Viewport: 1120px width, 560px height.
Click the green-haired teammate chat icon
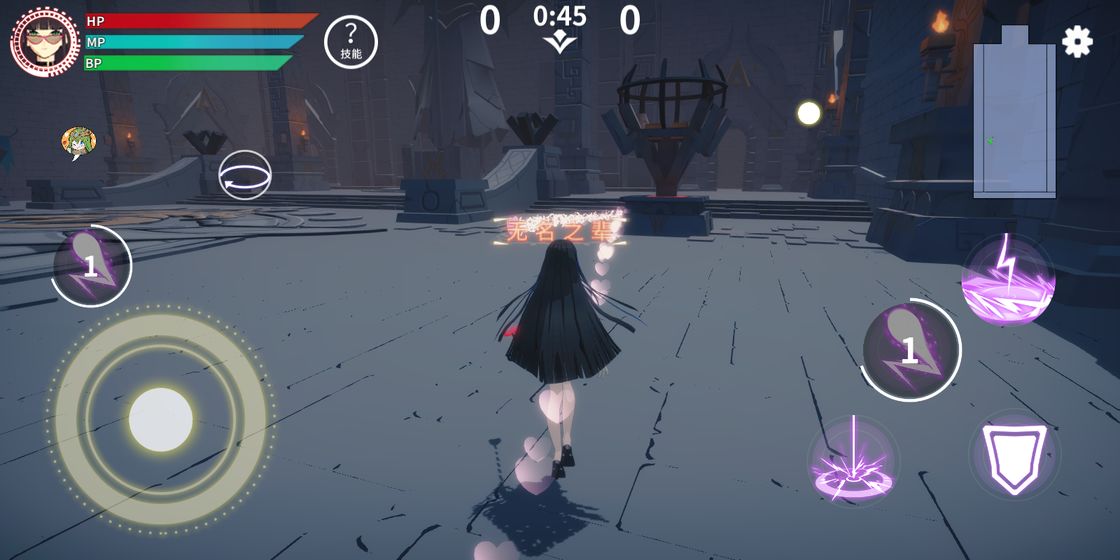tap(78, 143)
